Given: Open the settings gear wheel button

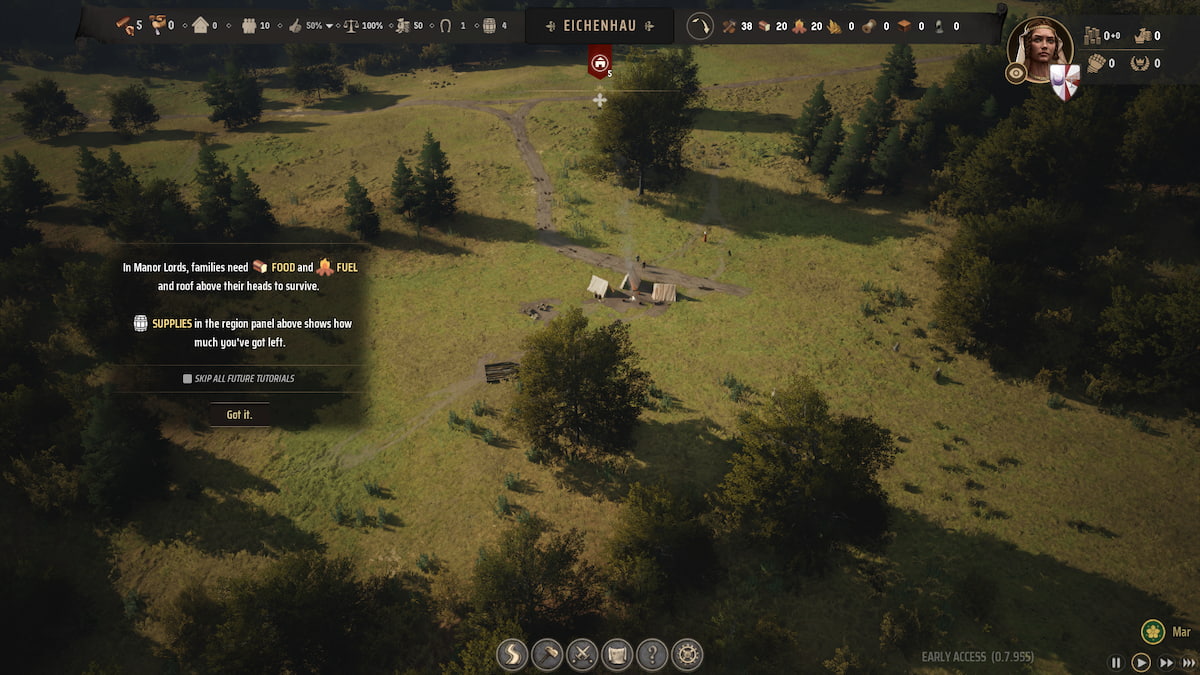Looking at the screenshot, I should pos(687,655).
